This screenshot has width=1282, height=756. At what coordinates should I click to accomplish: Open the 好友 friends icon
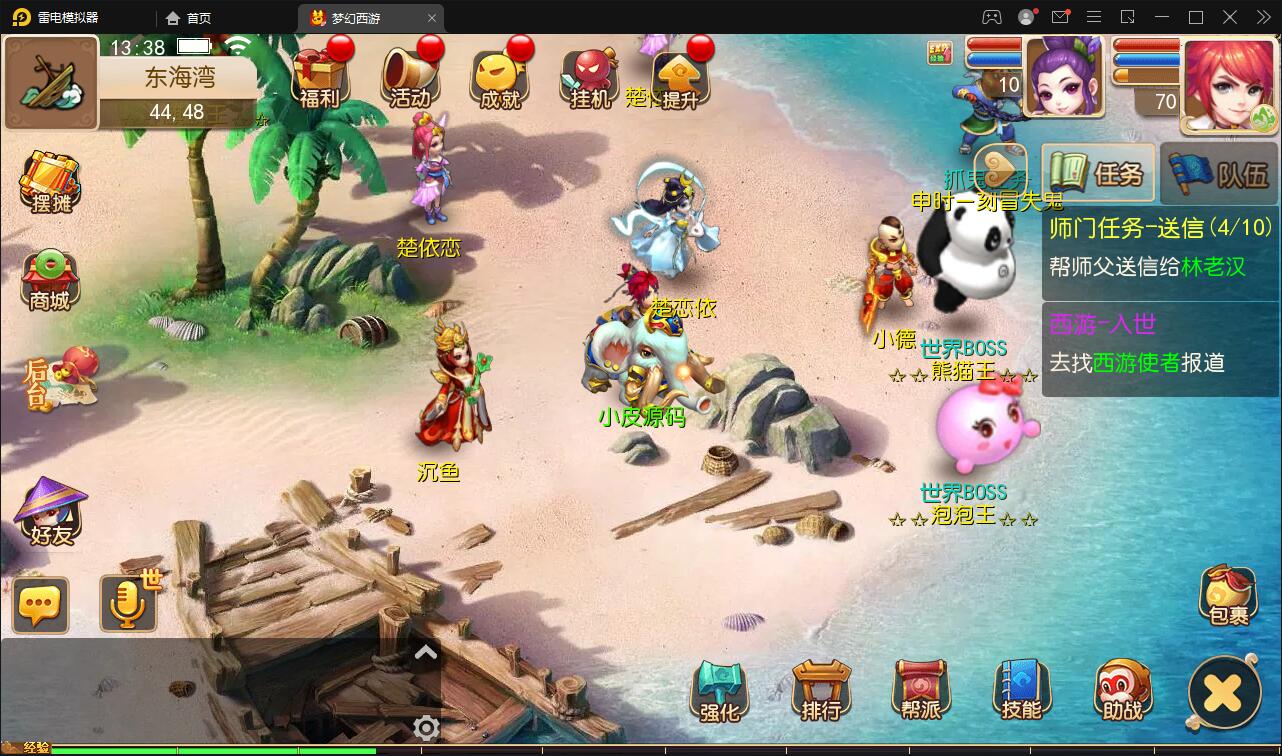[x=50, y=512]
